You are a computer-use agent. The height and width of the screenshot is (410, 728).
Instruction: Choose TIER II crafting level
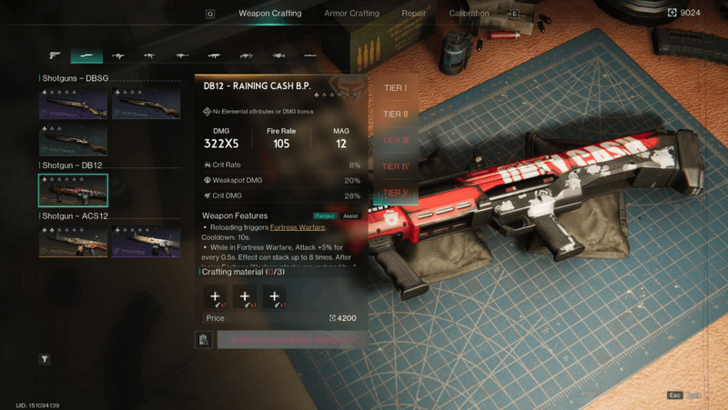(x=395, y=114)
